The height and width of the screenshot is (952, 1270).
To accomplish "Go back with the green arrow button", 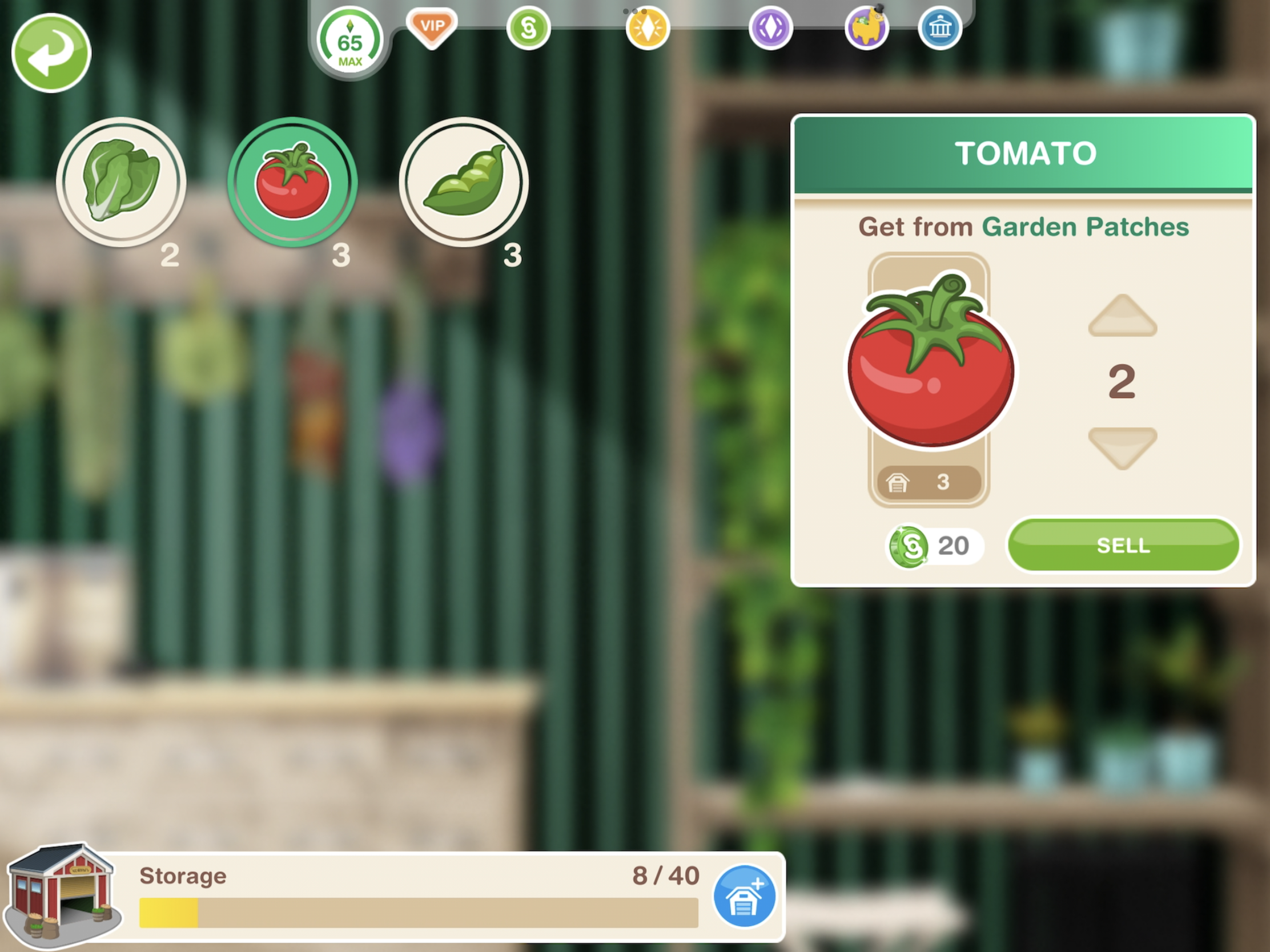I will coord(51,53).
